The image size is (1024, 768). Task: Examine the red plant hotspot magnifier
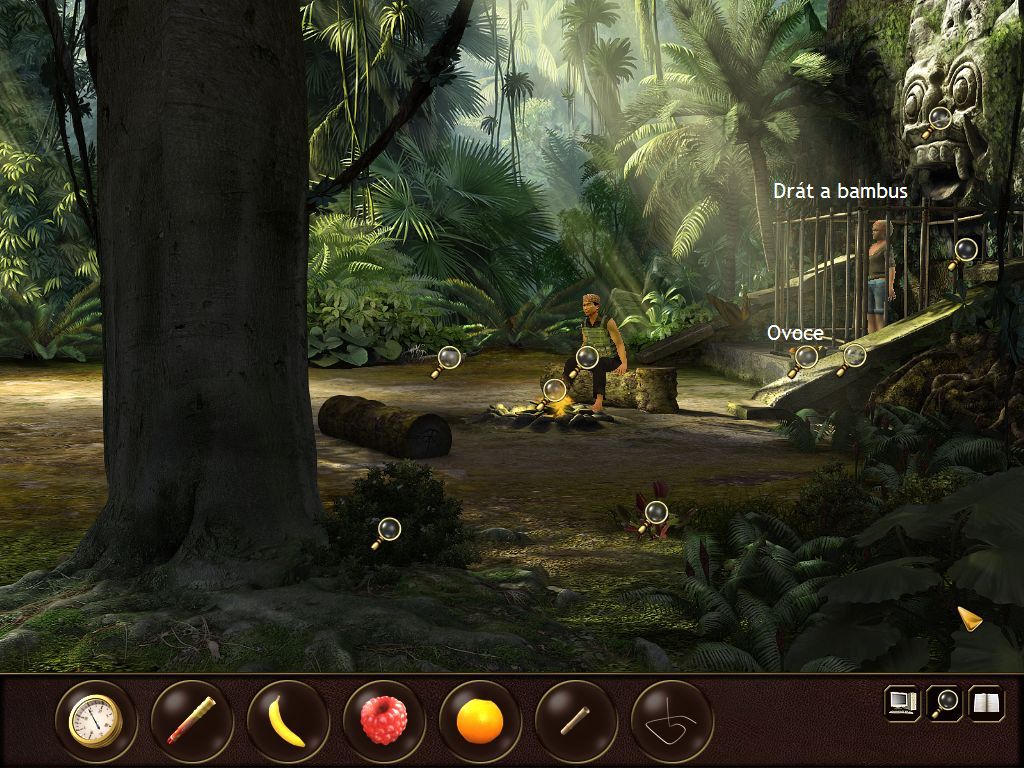[655, 514]
